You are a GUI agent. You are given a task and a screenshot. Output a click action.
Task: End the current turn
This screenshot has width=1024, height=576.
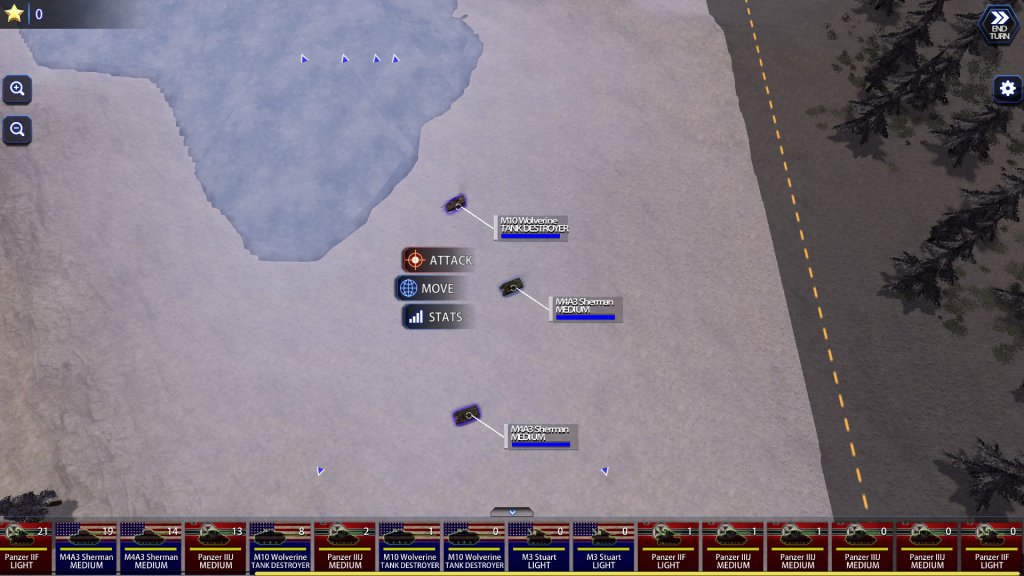pos(999,24)
